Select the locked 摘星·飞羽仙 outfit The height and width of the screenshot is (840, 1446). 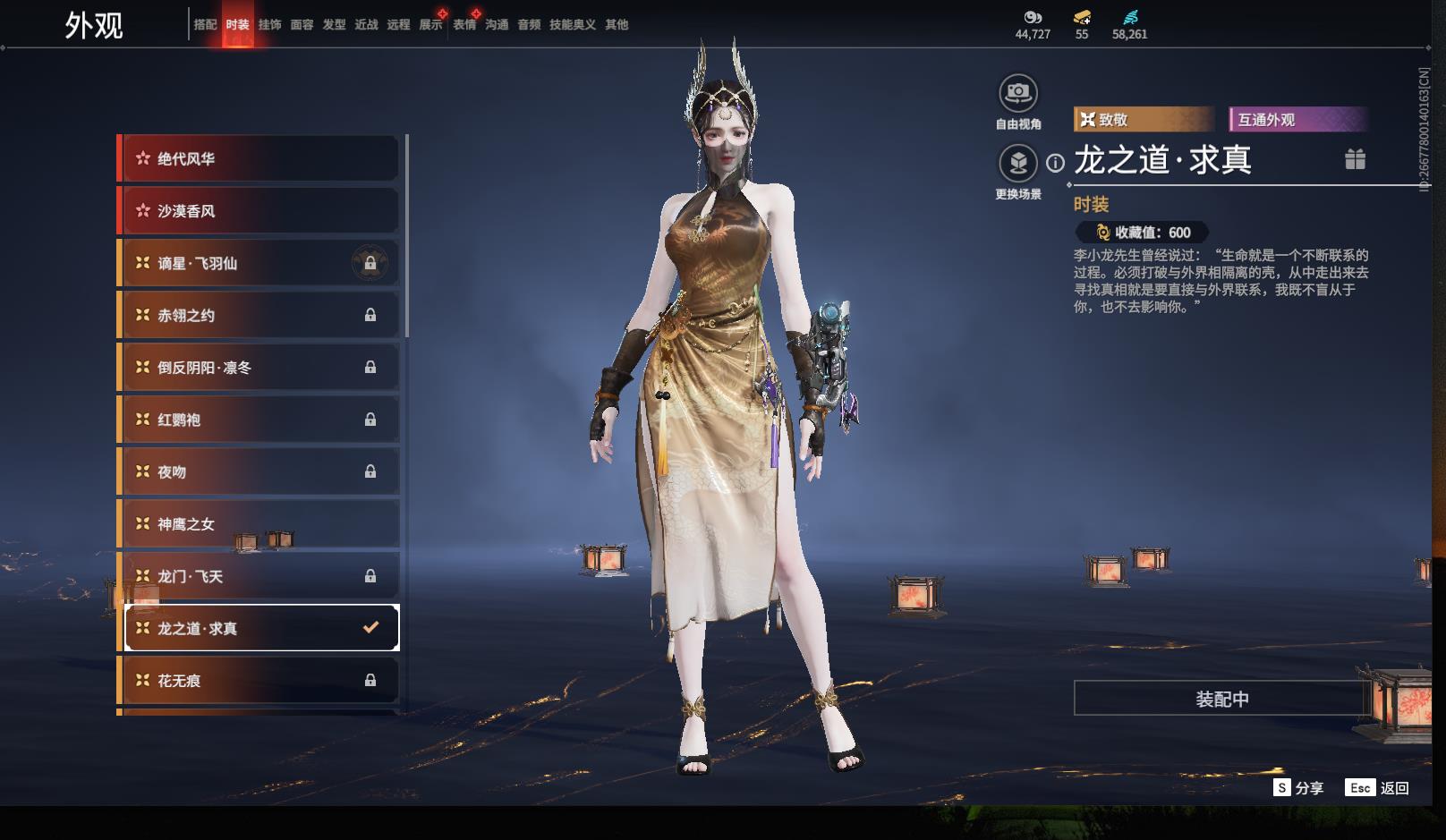coord(259,263)
